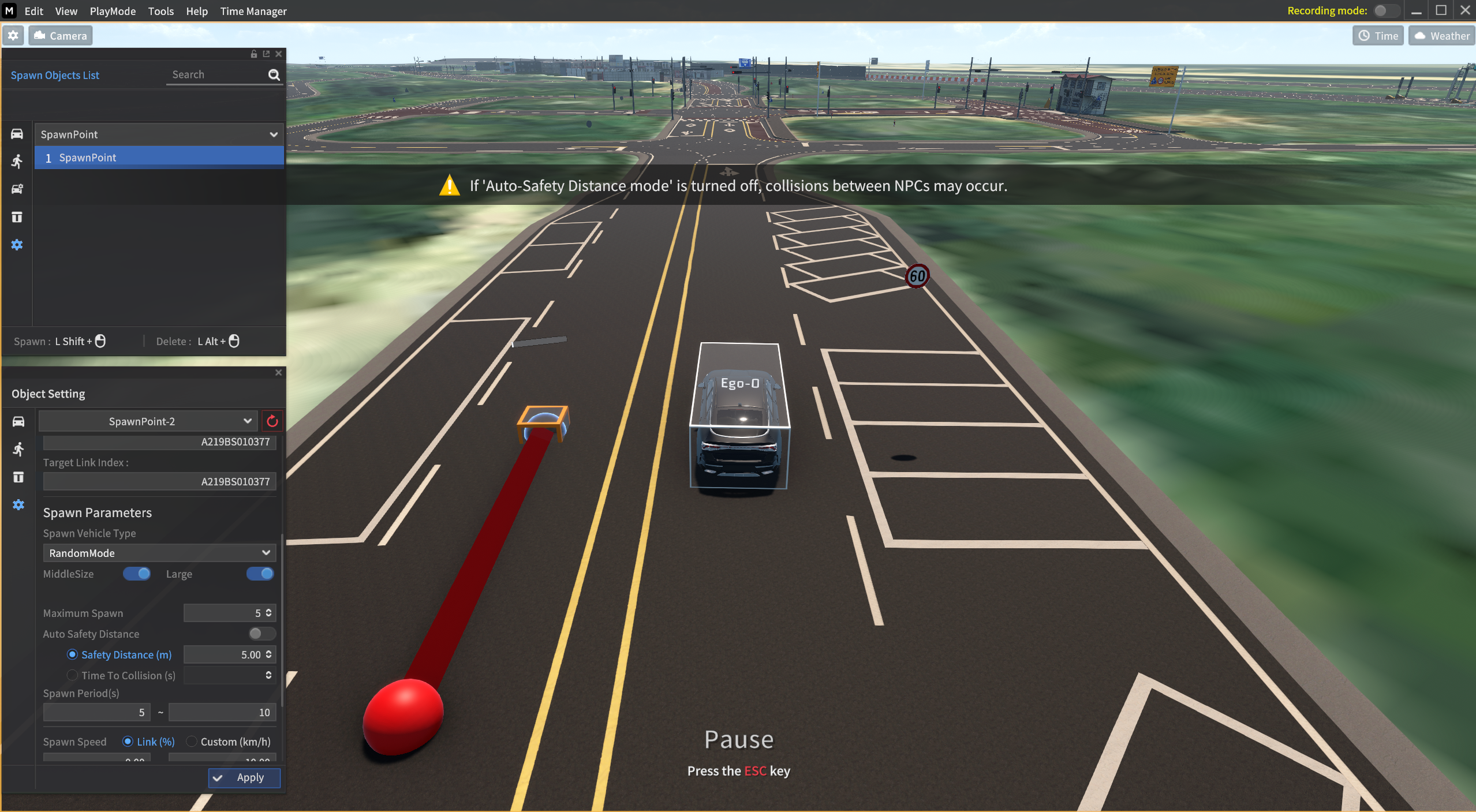Viewport: 1476px width, 812px height.
Task: Click the Spawn Objects search field
Action: tap(216, 75)
